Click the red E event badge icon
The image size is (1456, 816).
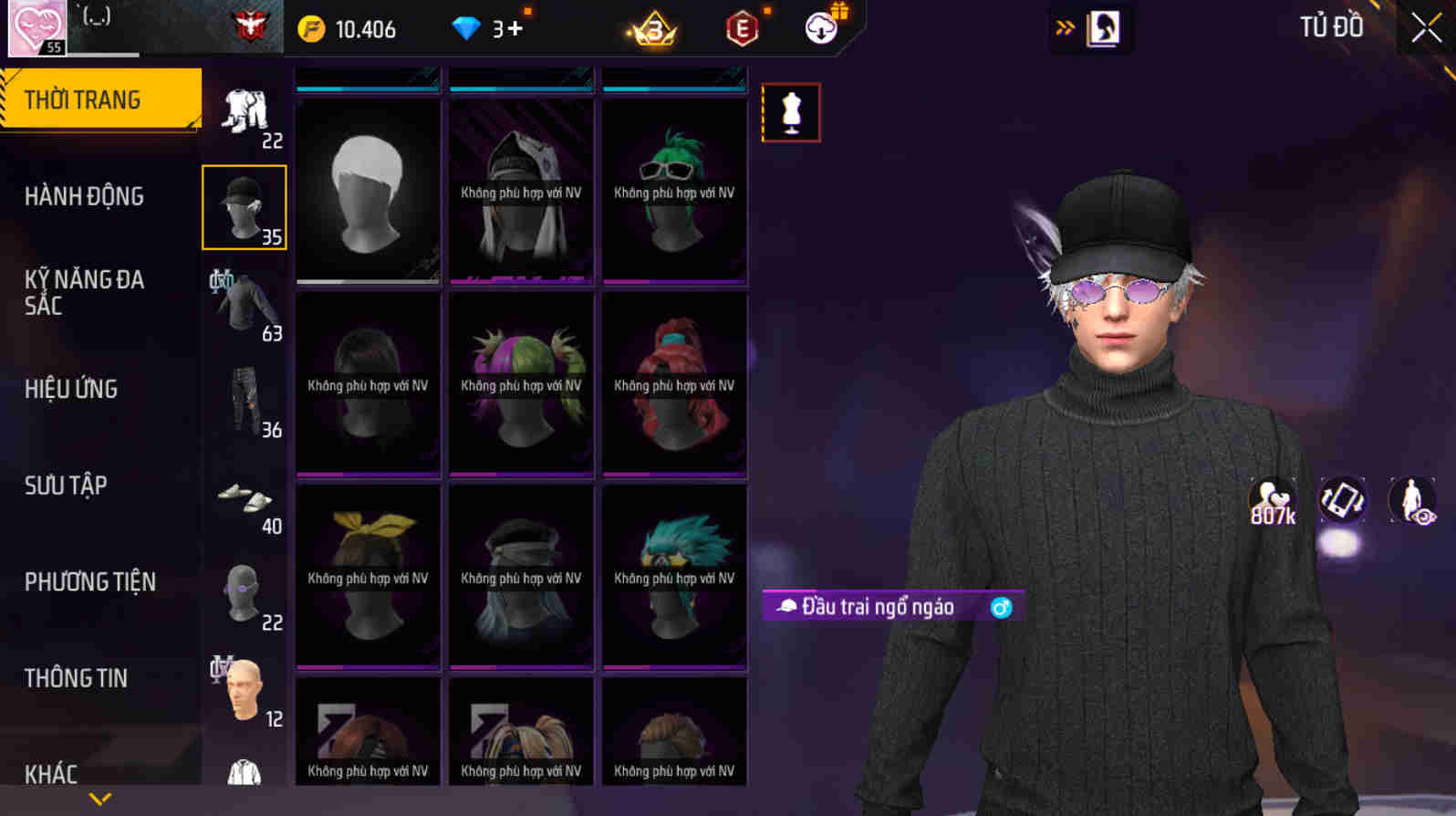(739, 28)
